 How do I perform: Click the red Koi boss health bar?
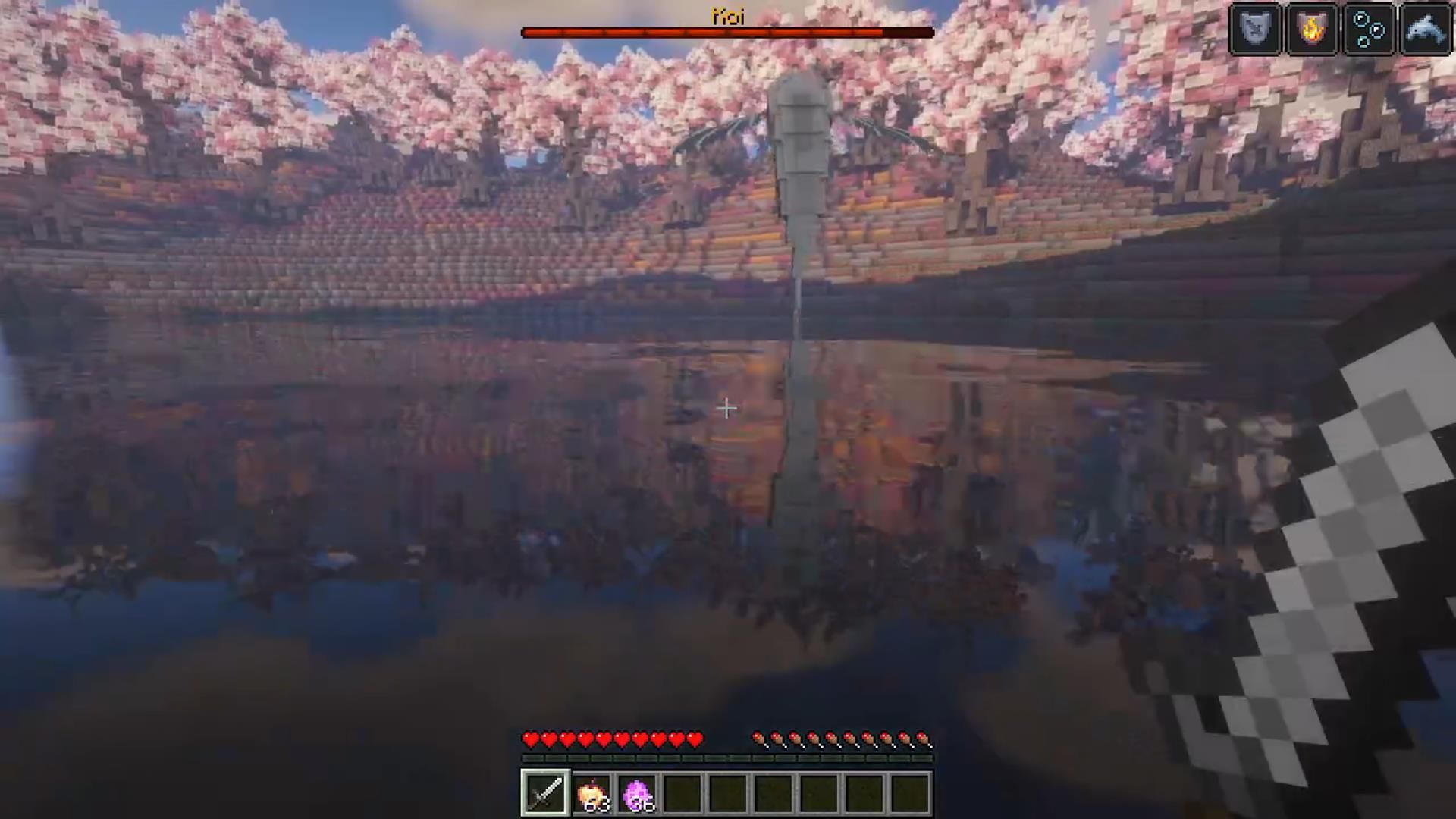(x=705, y=31)
